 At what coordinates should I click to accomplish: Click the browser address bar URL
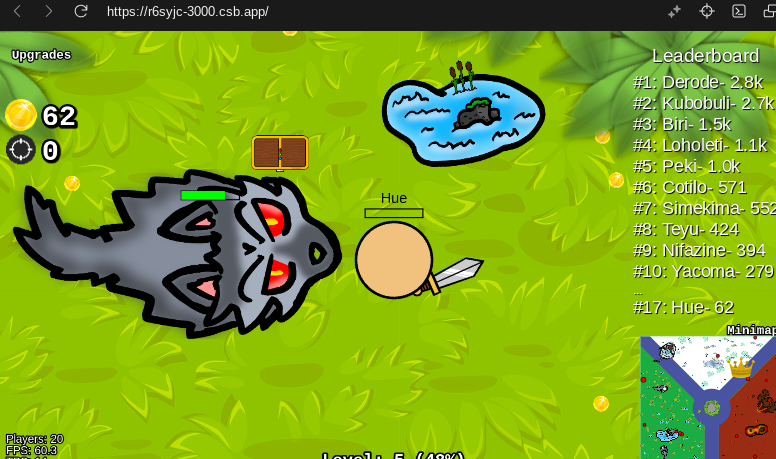(187, 11)
